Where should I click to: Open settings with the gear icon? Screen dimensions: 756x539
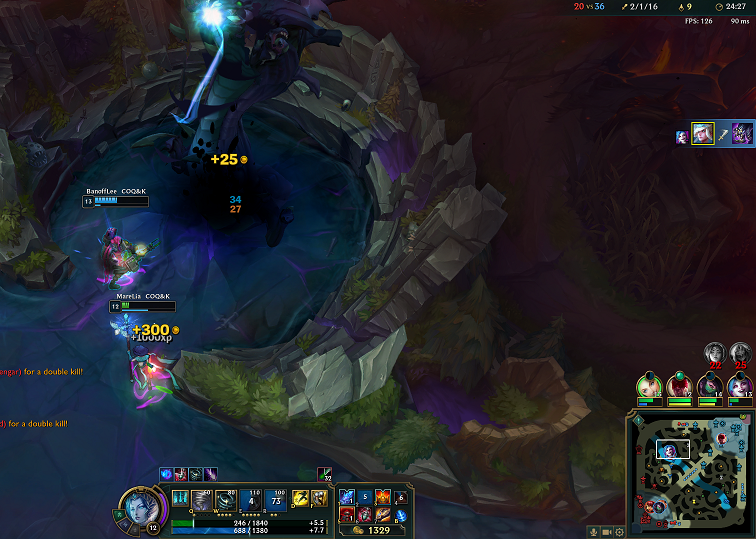(620, 531)
